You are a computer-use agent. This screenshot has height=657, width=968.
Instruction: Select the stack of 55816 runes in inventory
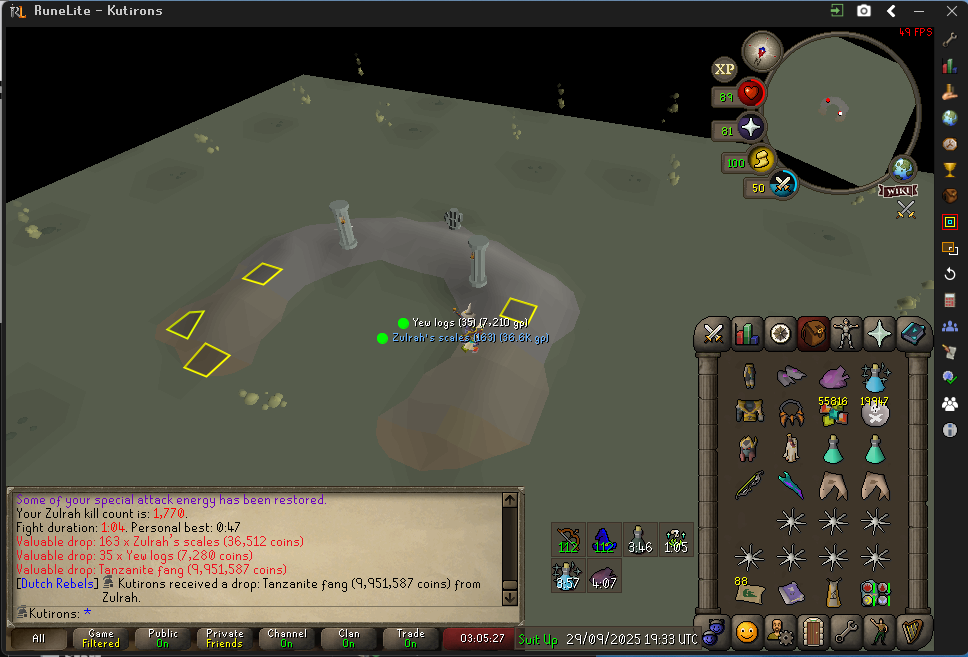coord(833,411)
